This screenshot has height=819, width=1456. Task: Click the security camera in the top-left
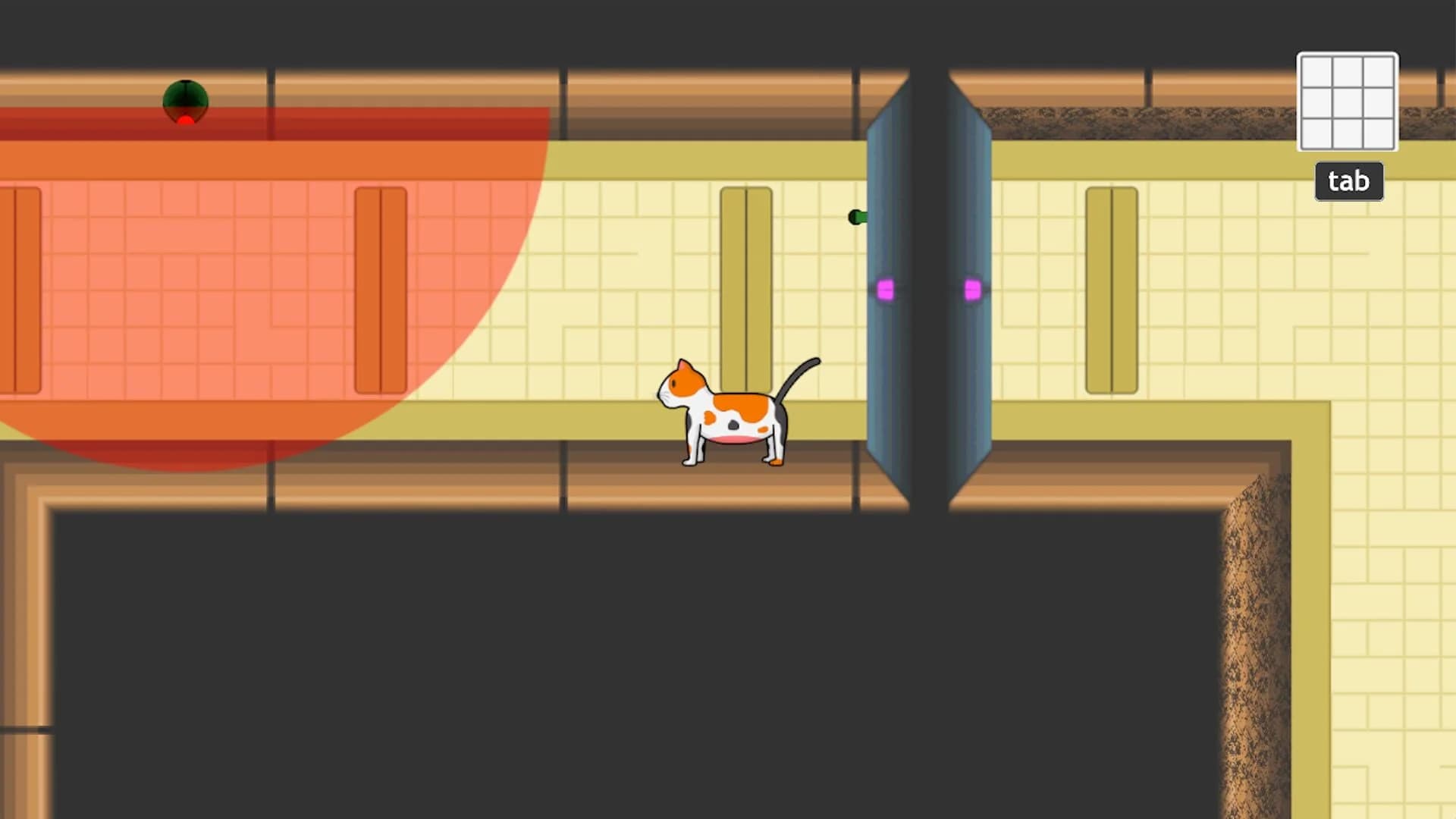point(184,99)
